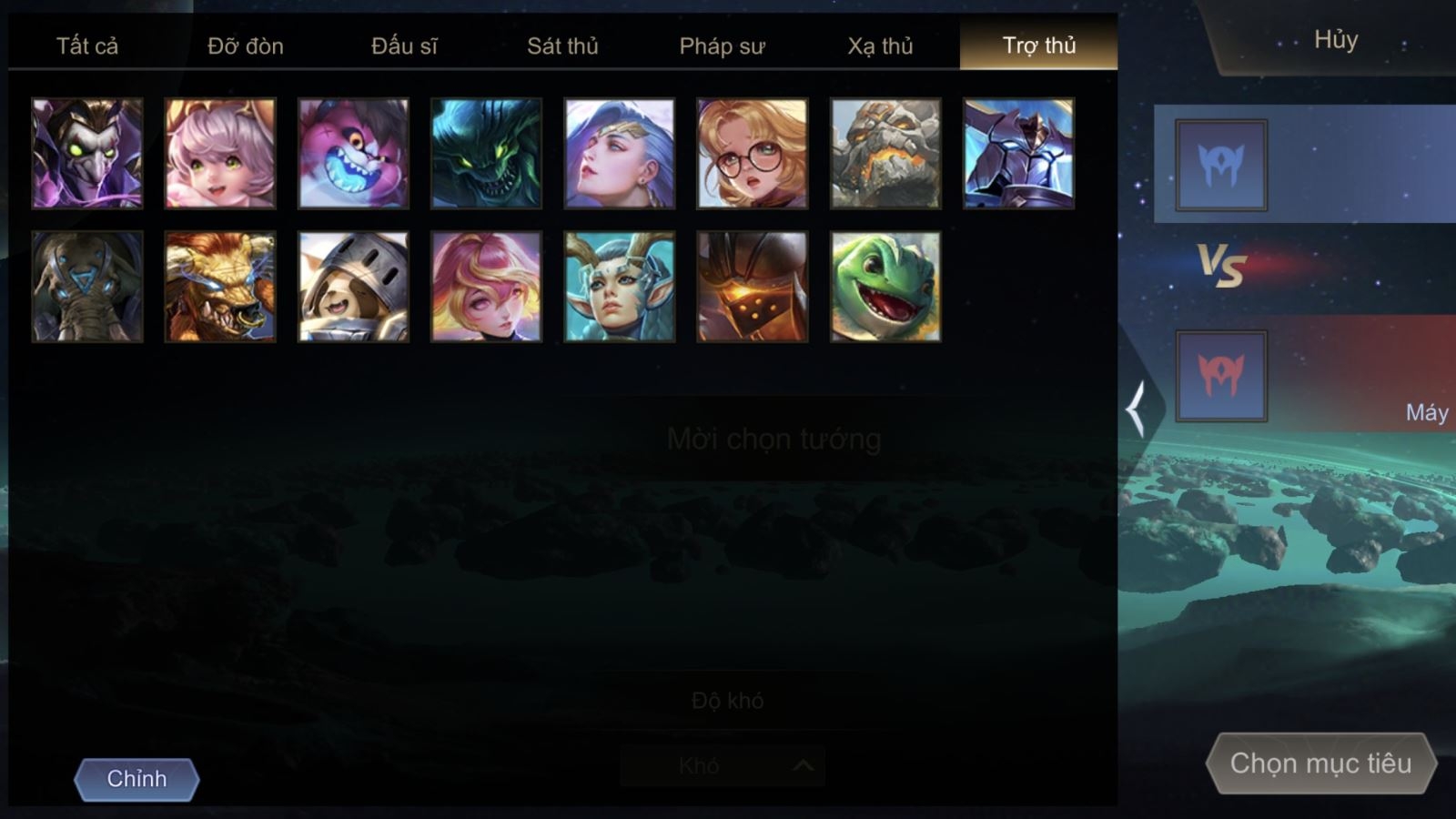Click the Trợ thủ tab
The height and width of the screenshot is (819, 1456).
click(x=1038, y=45)
